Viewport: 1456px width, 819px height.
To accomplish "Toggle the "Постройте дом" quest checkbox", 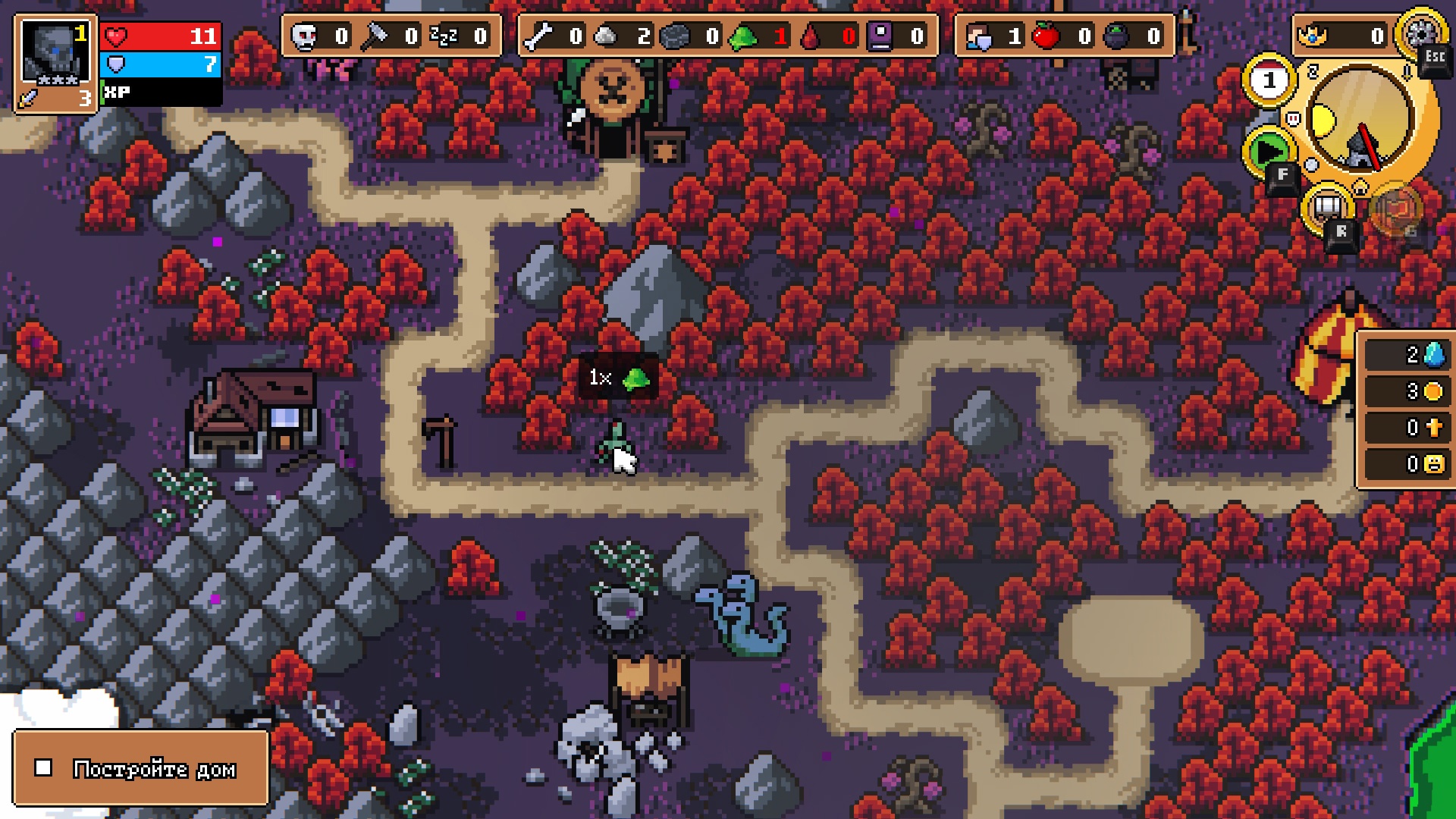I will (x=44, y=768).
